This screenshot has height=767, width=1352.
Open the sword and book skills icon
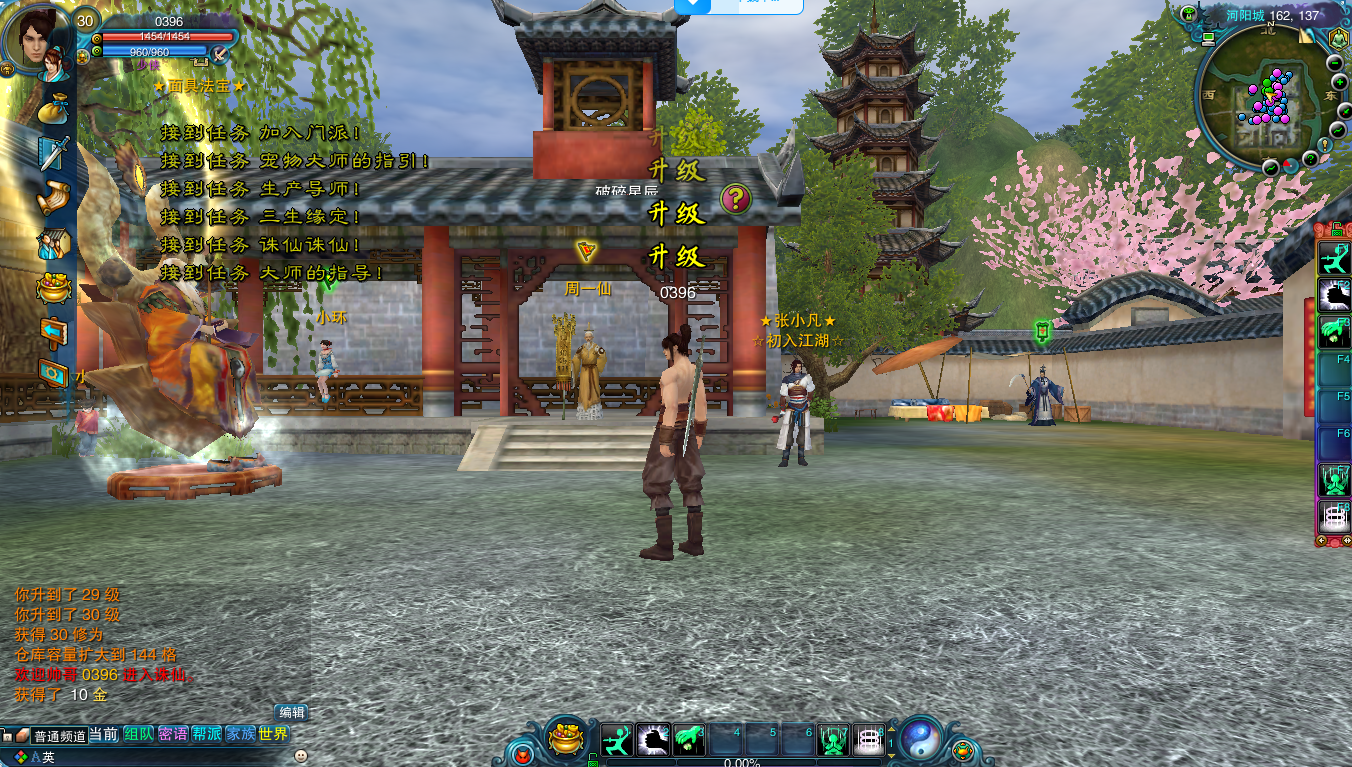(x=54, y=152)
